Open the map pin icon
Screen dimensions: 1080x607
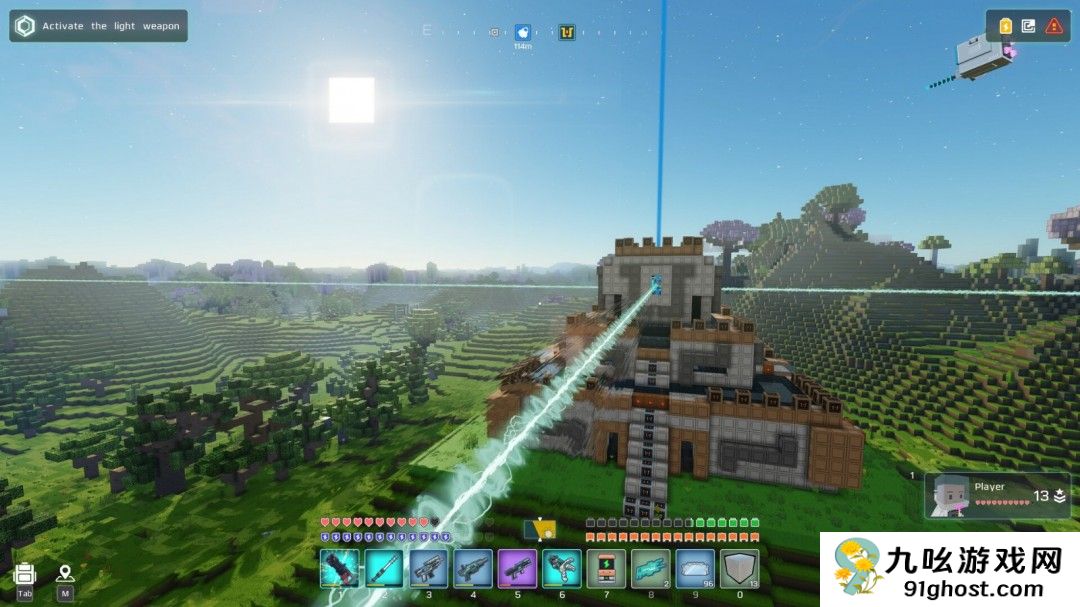(65, 574)
